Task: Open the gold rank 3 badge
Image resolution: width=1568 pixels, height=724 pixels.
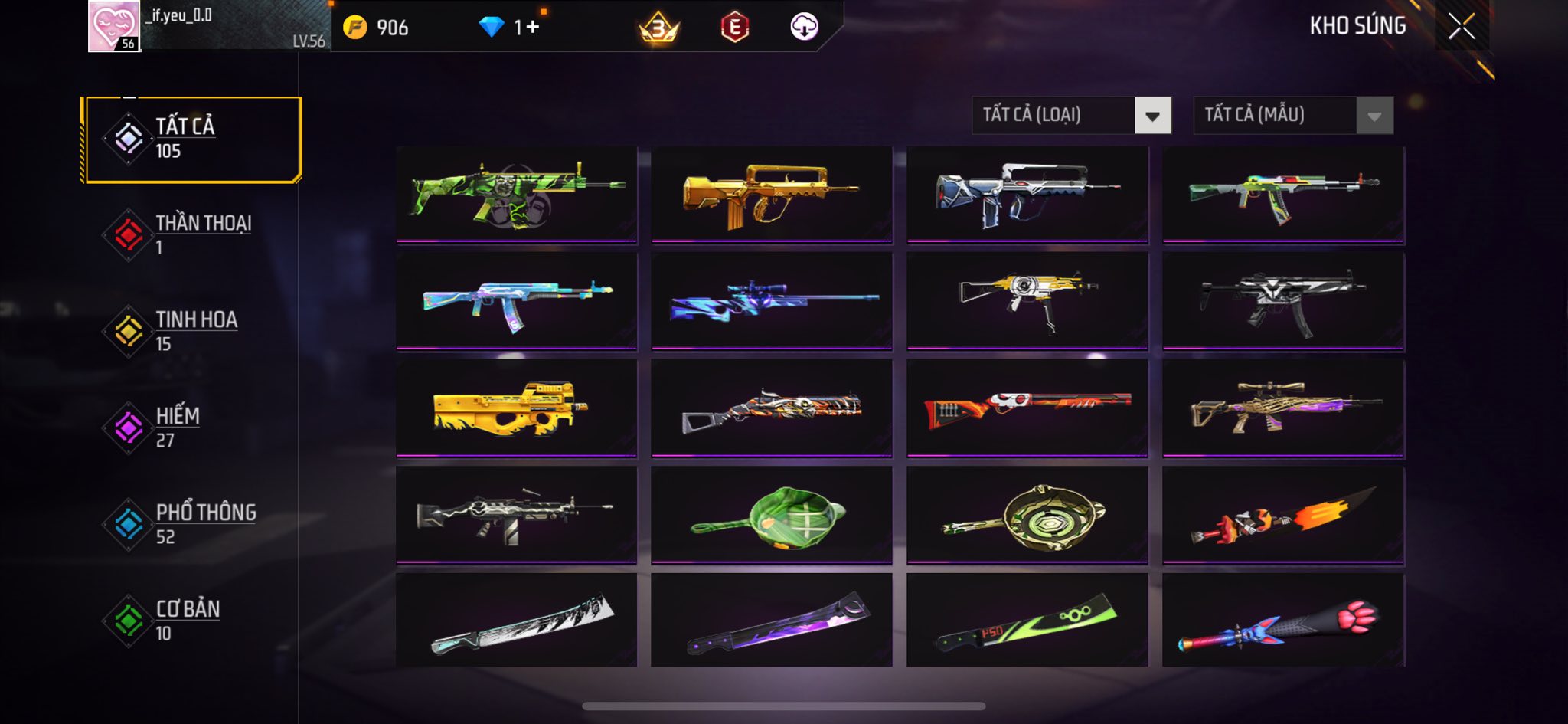Action: click(658, 28)
